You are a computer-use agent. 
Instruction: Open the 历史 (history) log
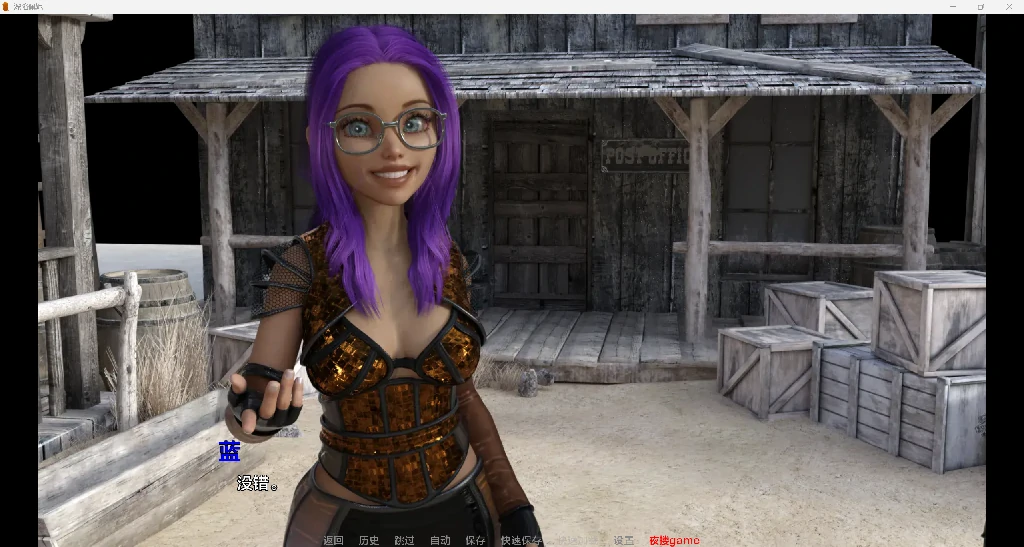369,541
